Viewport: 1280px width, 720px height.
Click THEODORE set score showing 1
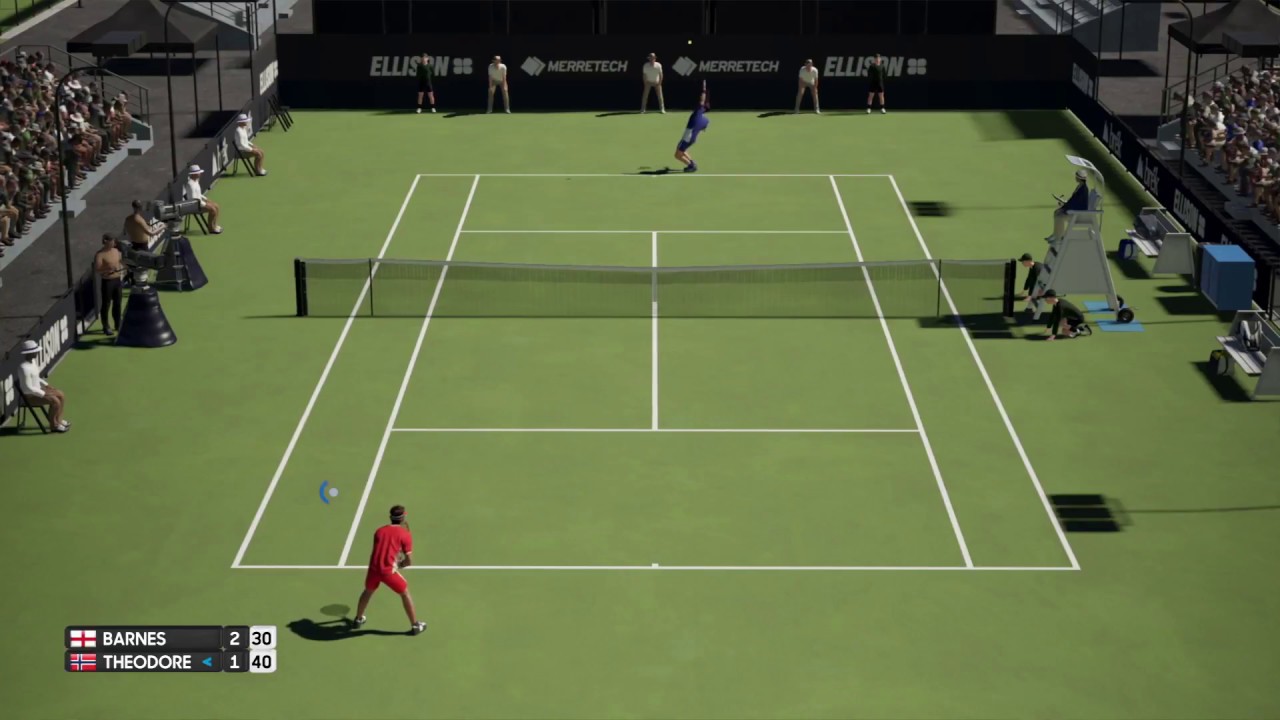pyautogui.click(x=234, y=662)
